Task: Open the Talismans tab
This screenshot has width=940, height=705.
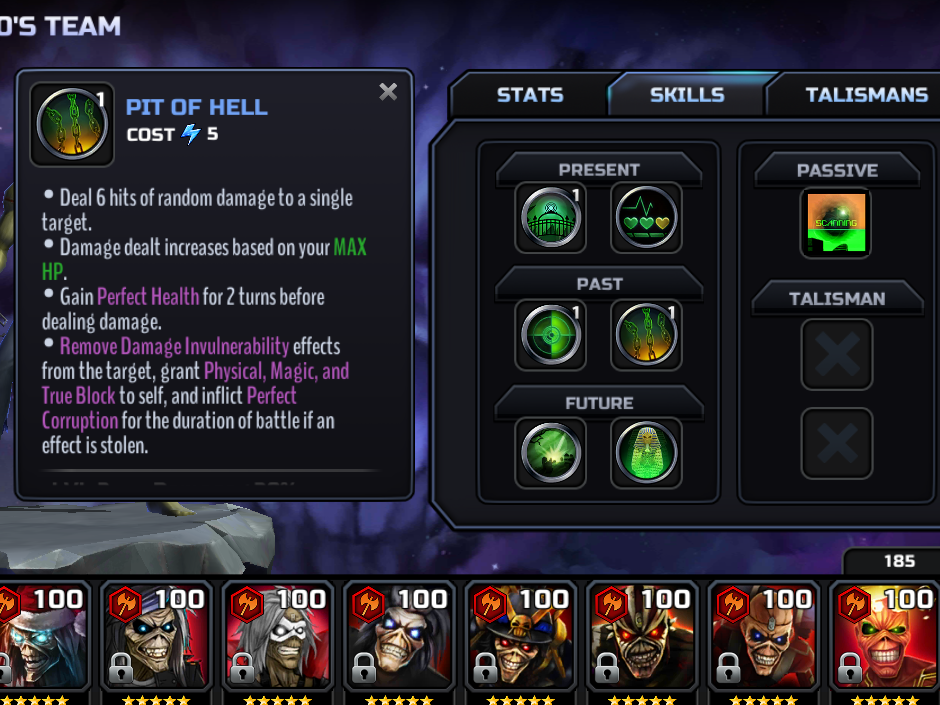Action: (x=866, y=95)
